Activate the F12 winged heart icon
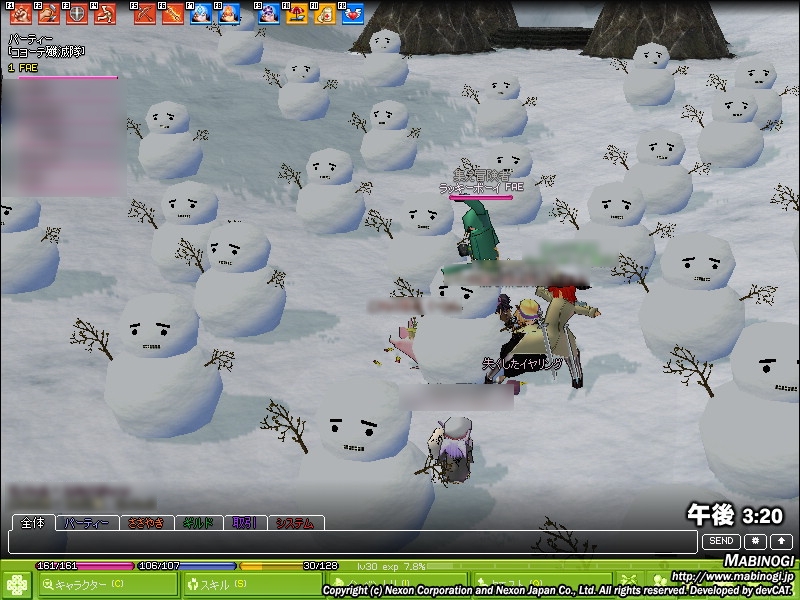This screenshot has width=800, height=600. click(x=352, y=14)
